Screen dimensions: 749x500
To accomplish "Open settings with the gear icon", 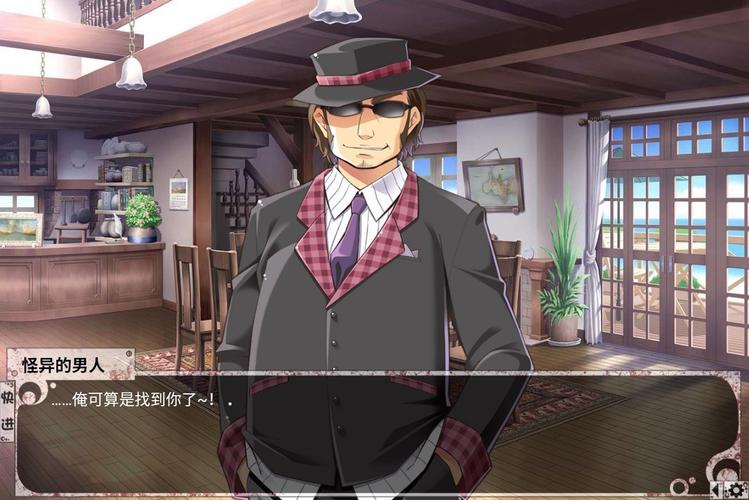I will pyautogui.click(x=737, y=489).
